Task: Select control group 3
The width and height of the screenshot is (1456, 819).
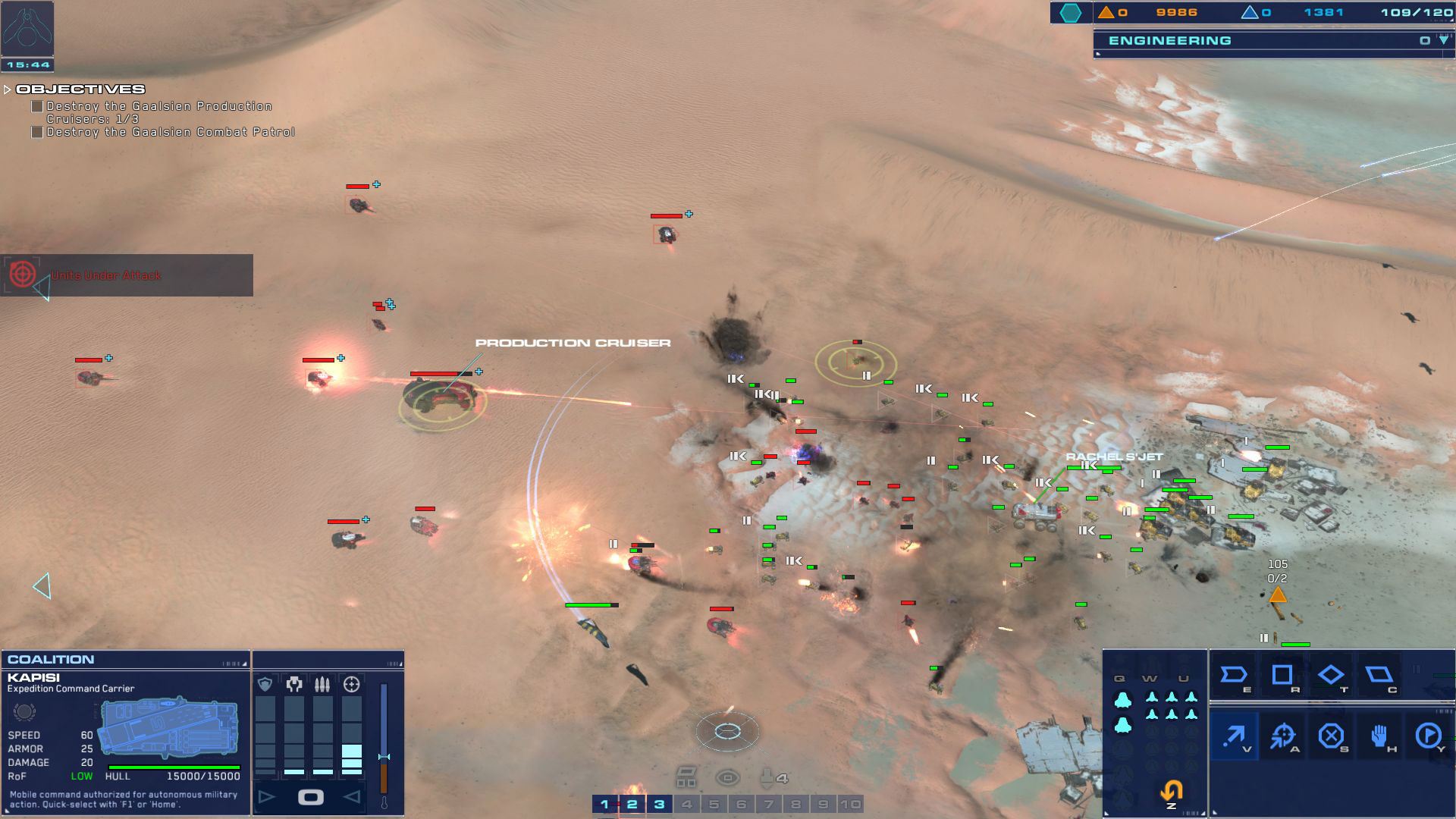Action: pyautogui.click(x=659, y=804)
